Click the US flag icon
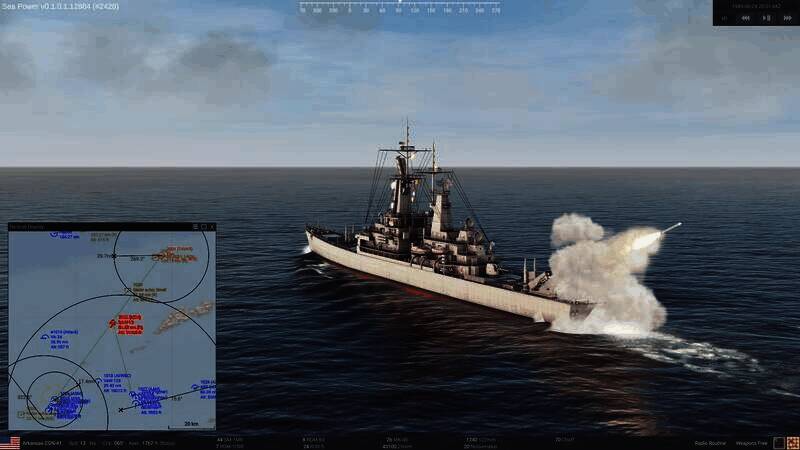Screen dimensions: 800x450 click(10, 442)
